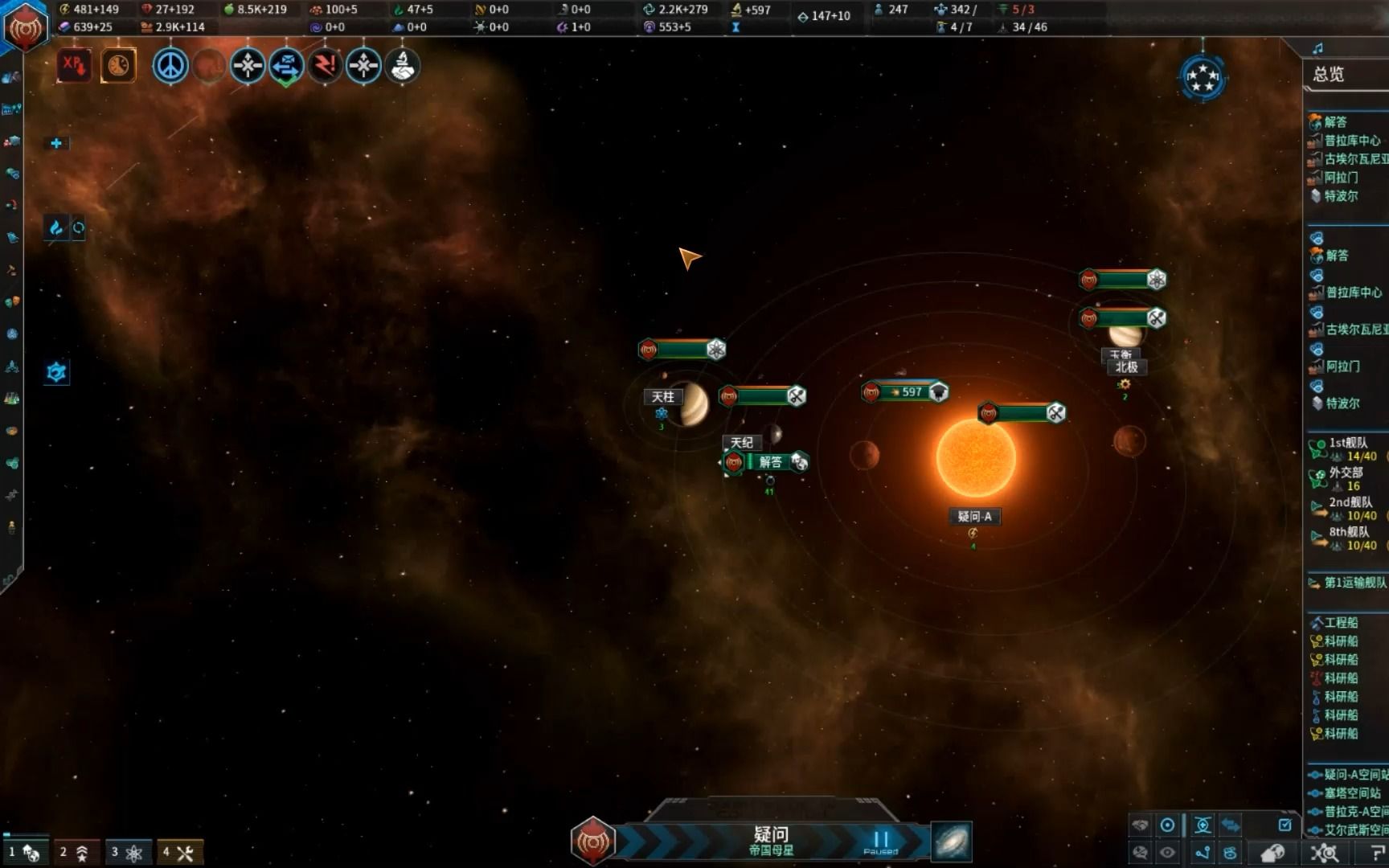Open the galaxy map thumbnail button
The width and height of the screenshot is (1389, 868).
coord(952,841)
